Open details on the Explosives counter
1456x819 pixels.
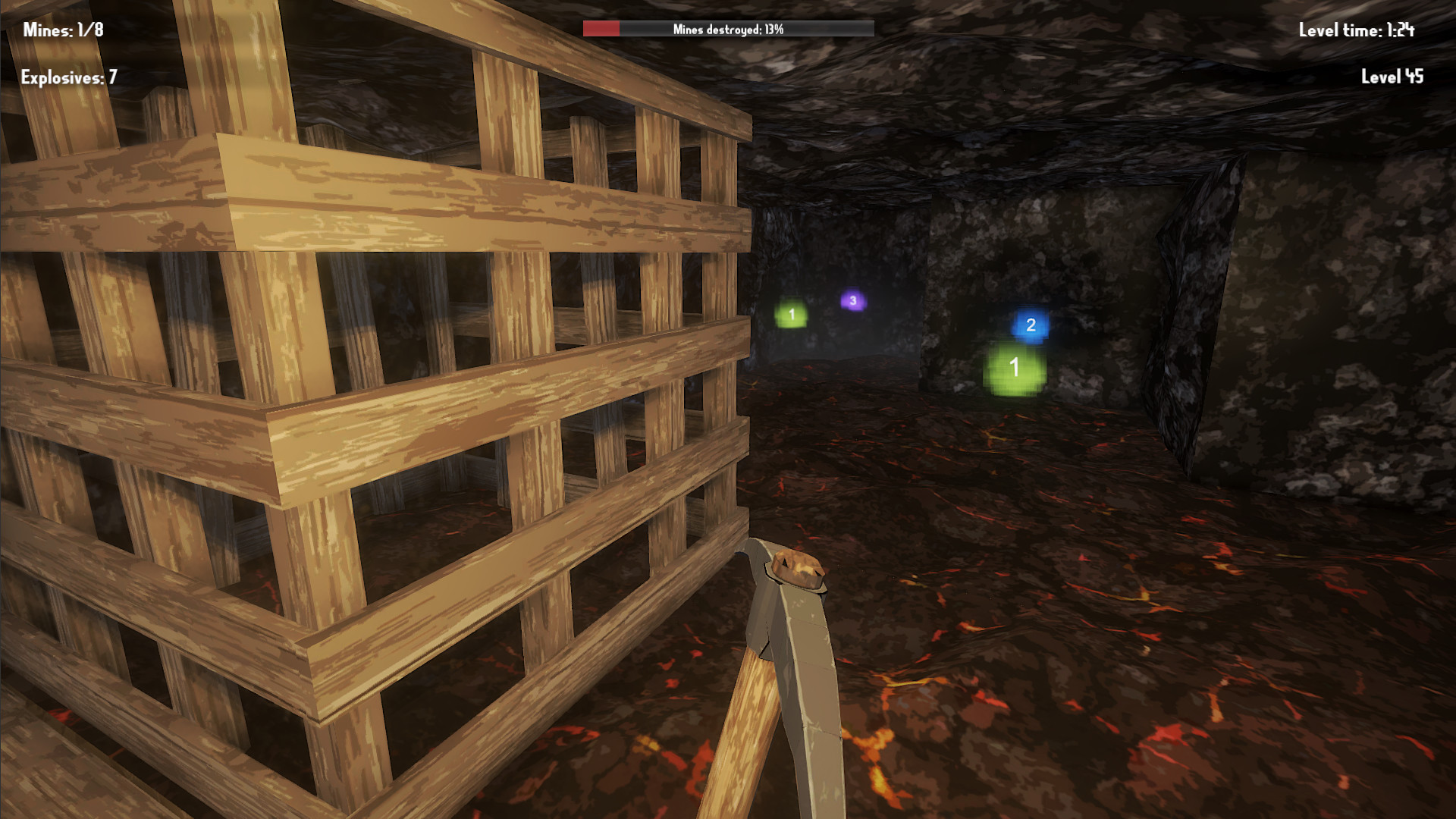tap(68, 77)
